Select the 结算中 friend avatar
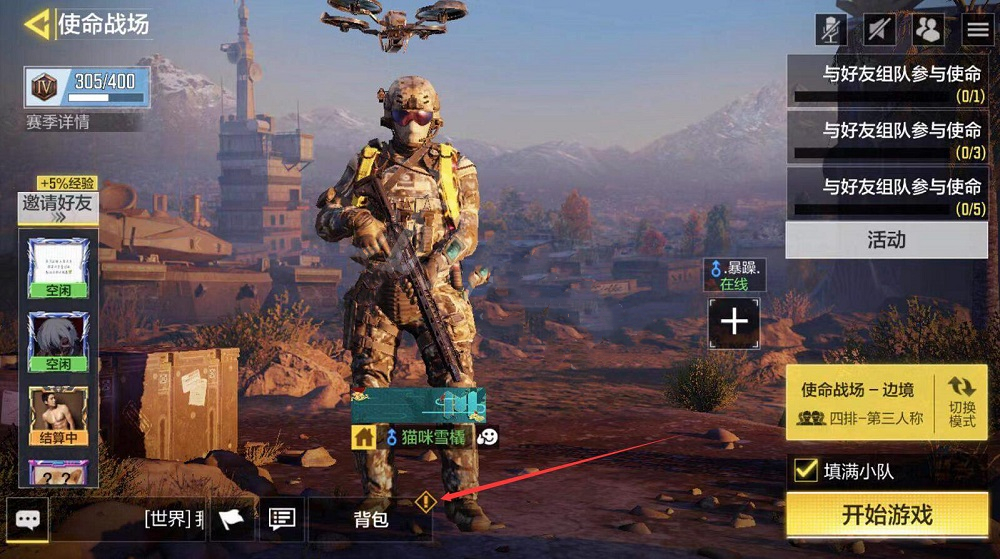This screenshot has height=559, width=1000. click(x=58, y=416)
